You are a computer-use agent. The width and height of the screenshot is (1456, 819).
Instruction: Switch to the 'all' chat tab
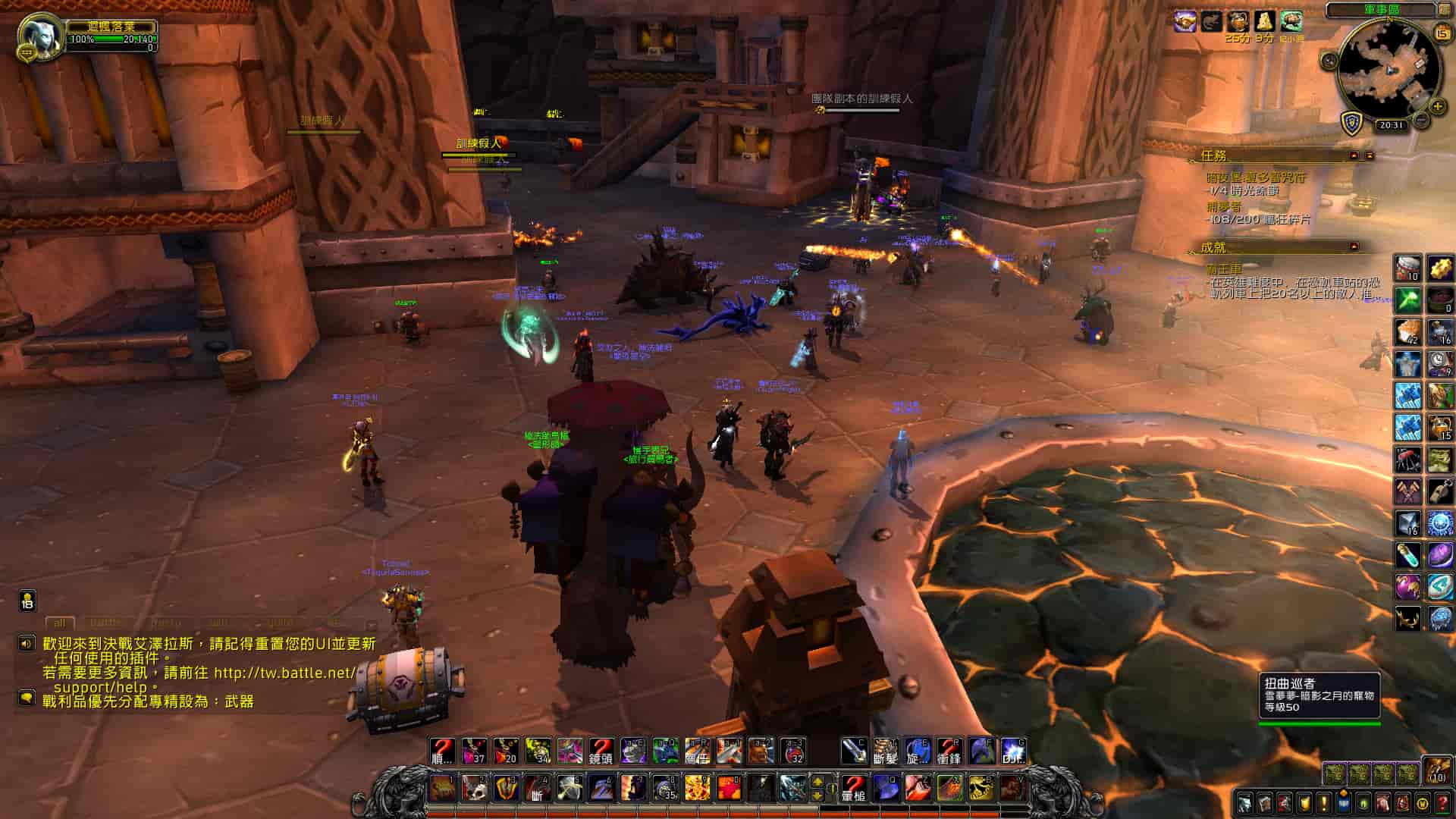coord(60,623)
